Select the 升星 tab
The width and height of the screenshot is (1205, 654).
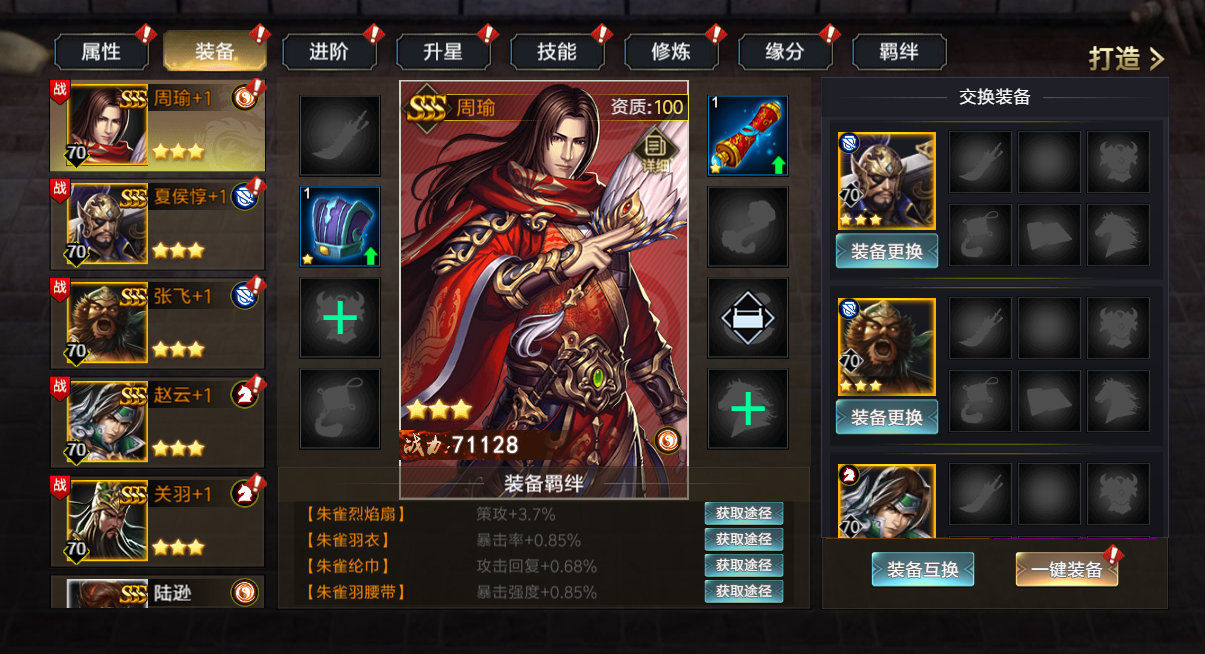click(443, 52)
